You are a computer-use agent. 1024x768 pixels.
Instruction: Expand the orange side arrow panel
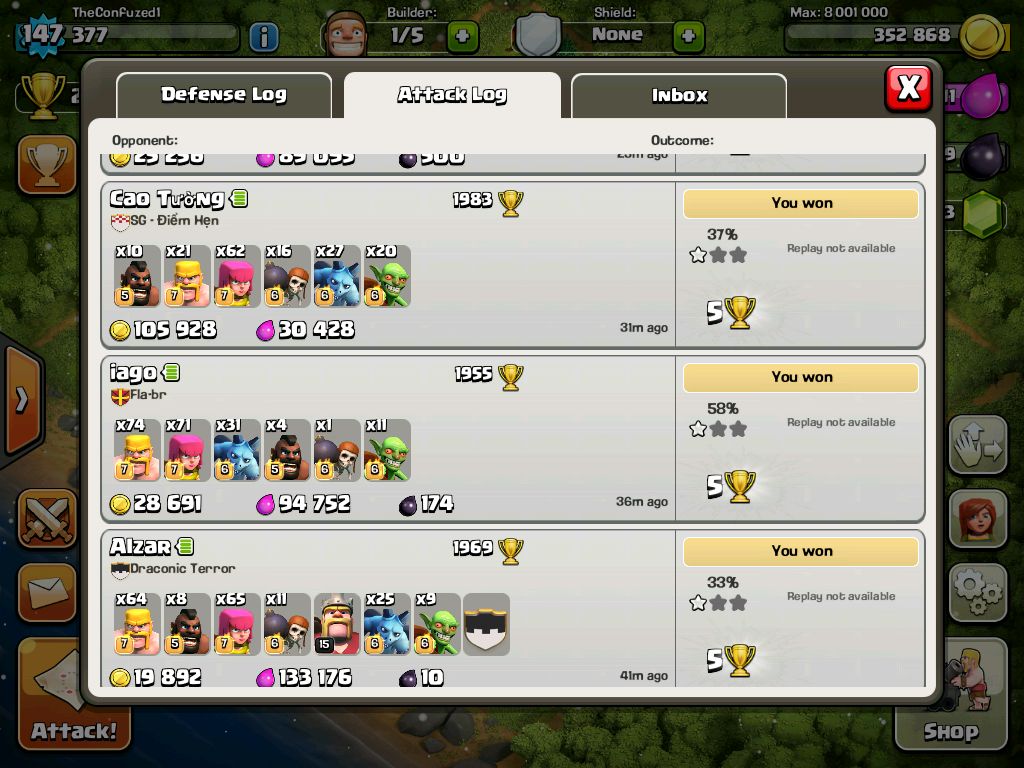(x=21, y=400)
